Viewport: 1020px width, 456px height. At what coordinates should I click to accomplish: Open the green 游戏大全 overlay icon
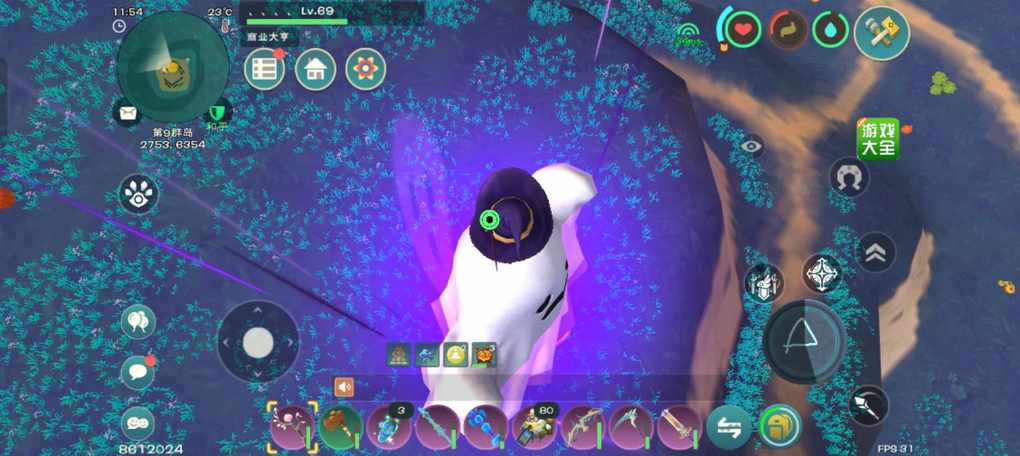click(877, 139)
